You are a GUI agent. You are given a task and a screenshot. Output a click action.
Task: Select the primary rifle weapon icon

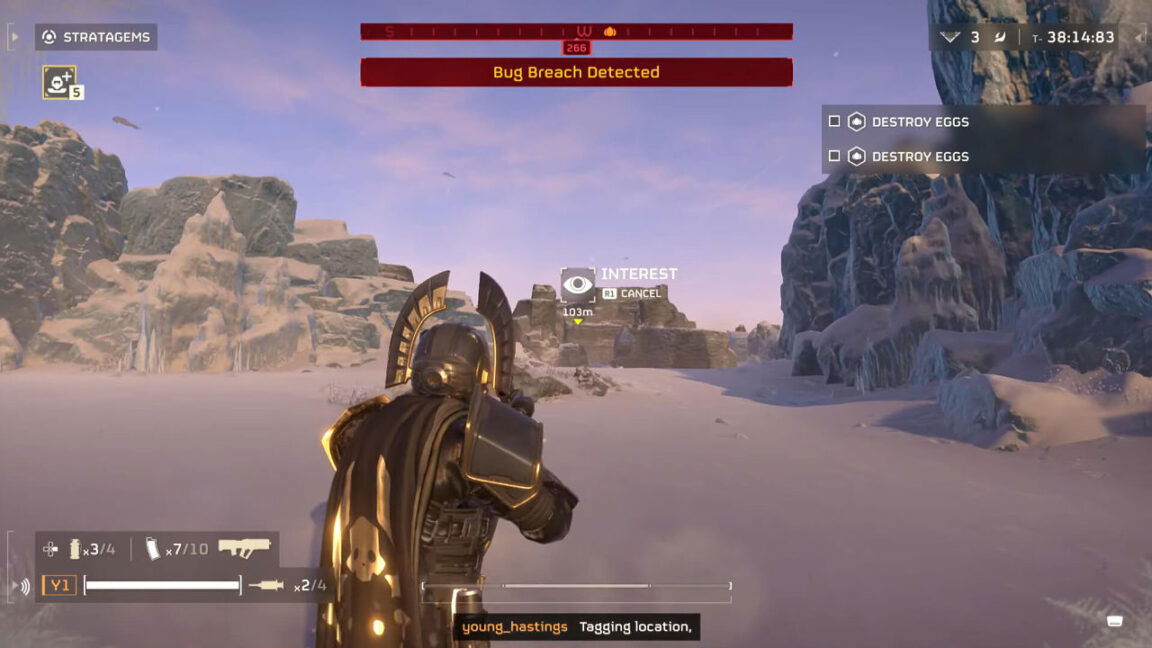pos(244,548)
